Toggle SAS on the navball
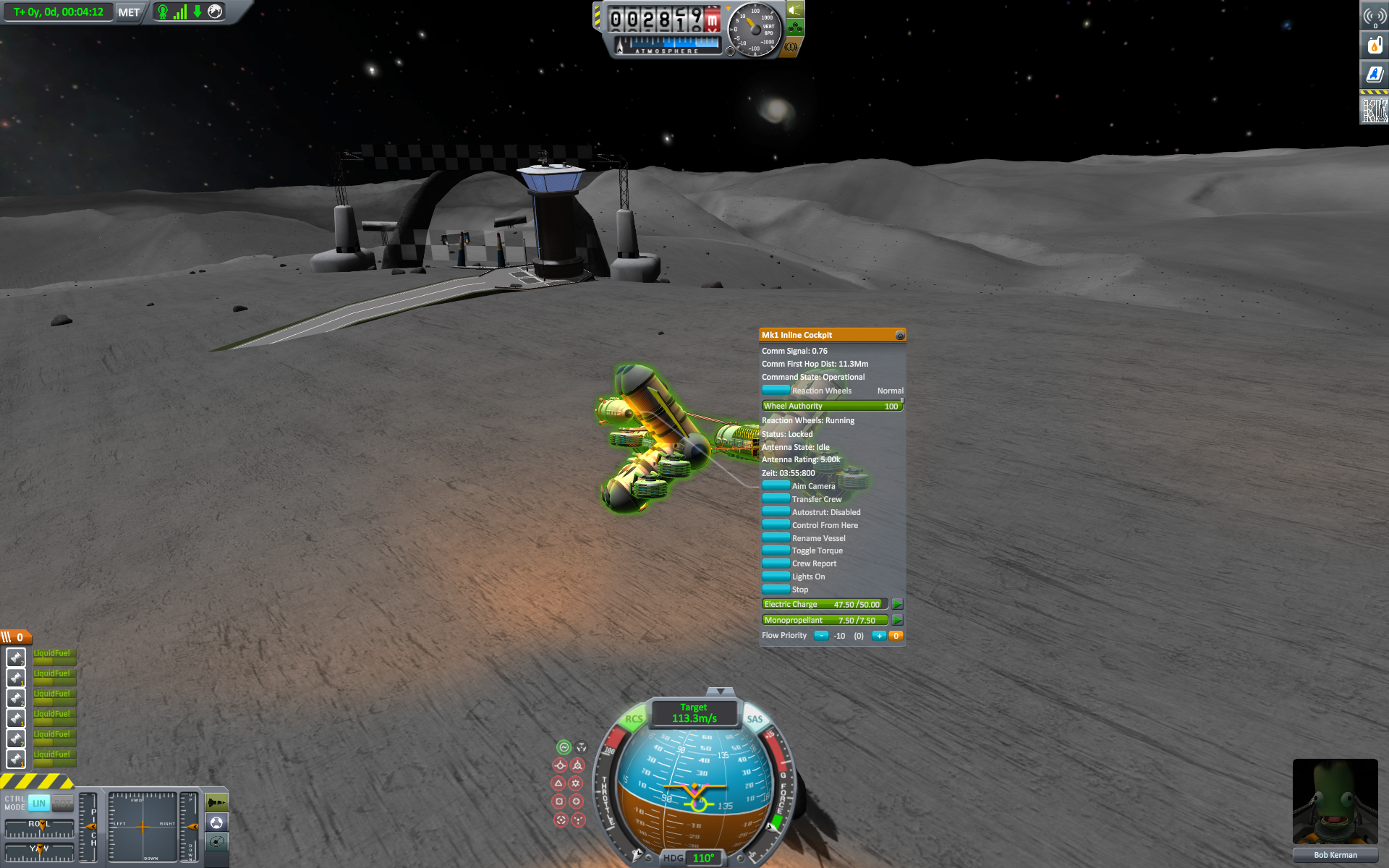The image size is (1389, 868). click(x=755, y=719)
